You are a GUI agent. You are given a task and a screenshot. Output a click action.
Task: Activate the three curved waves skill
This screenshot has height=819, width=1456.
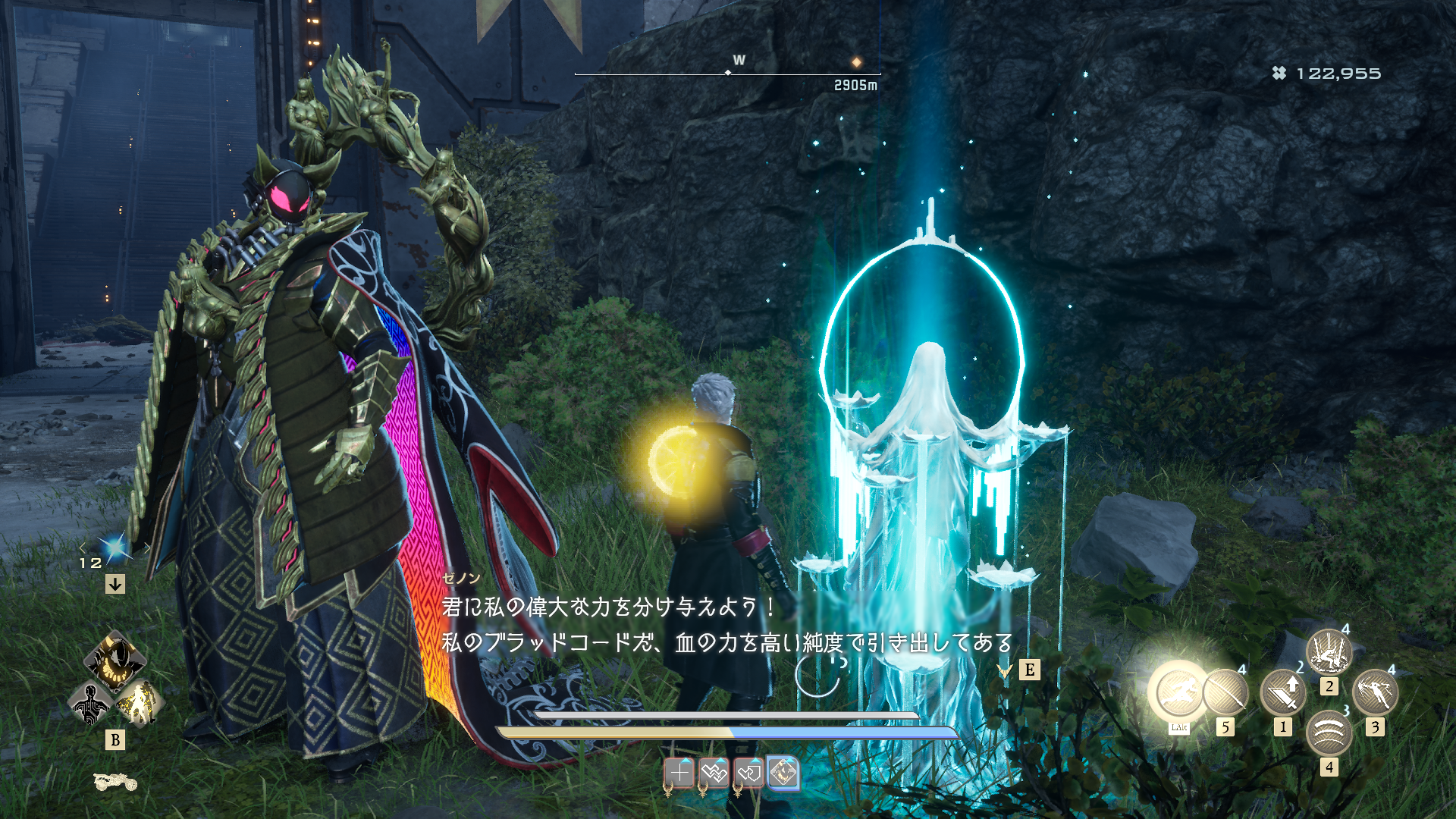tap(1329, 733)
